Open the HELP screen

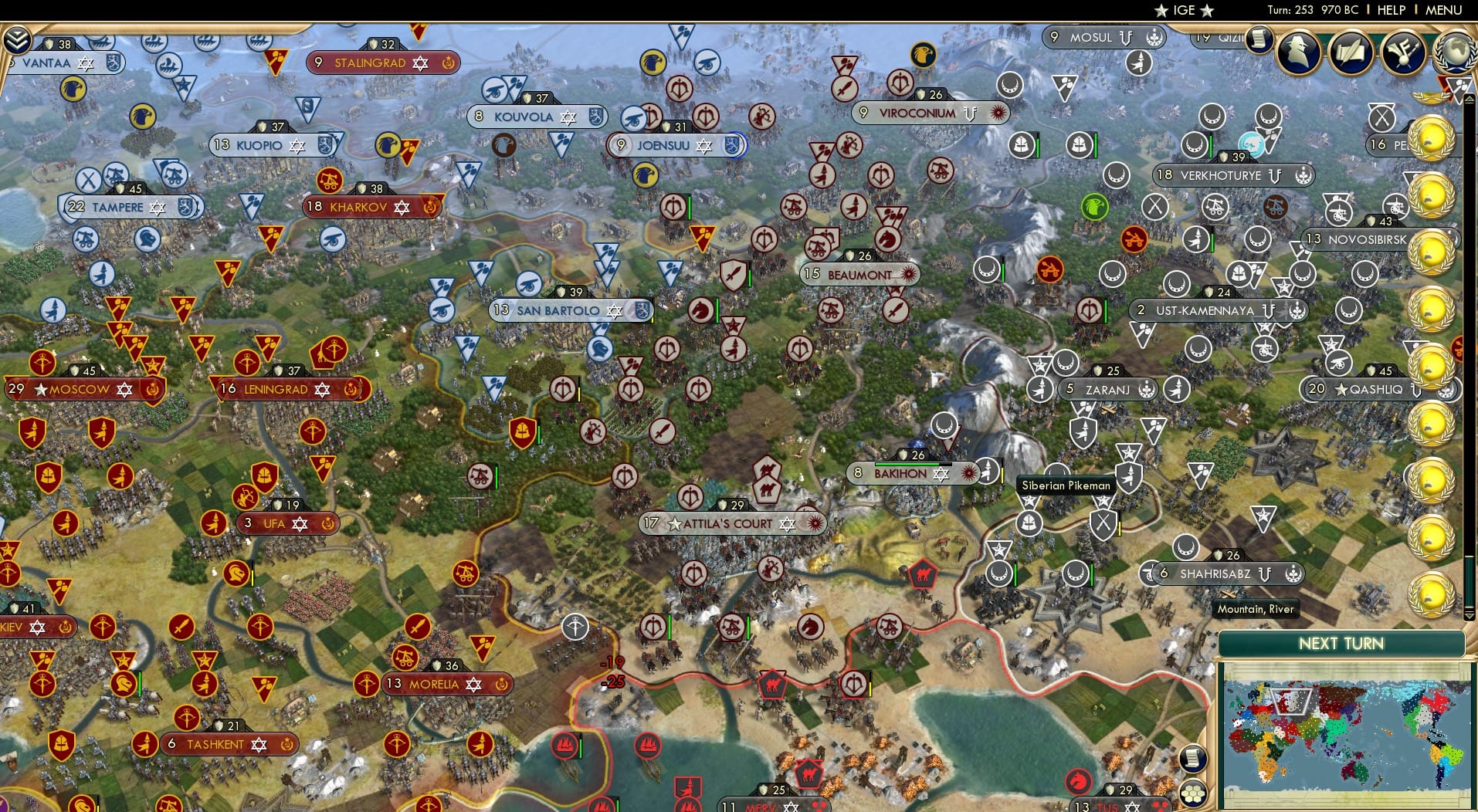pos(1390,10)
